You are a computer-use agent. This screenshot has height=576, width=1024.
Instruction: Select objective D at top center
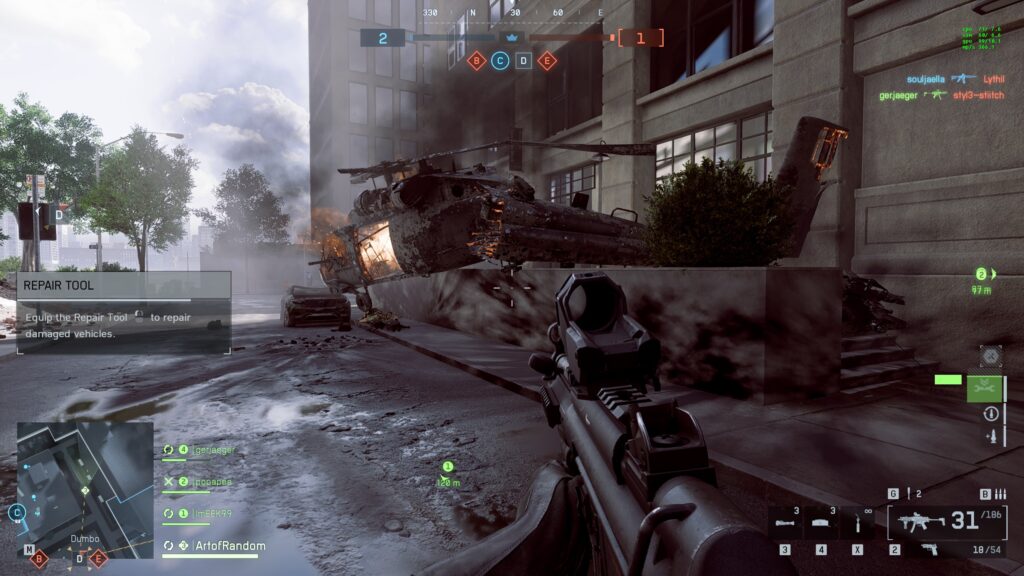coord(523,61)
